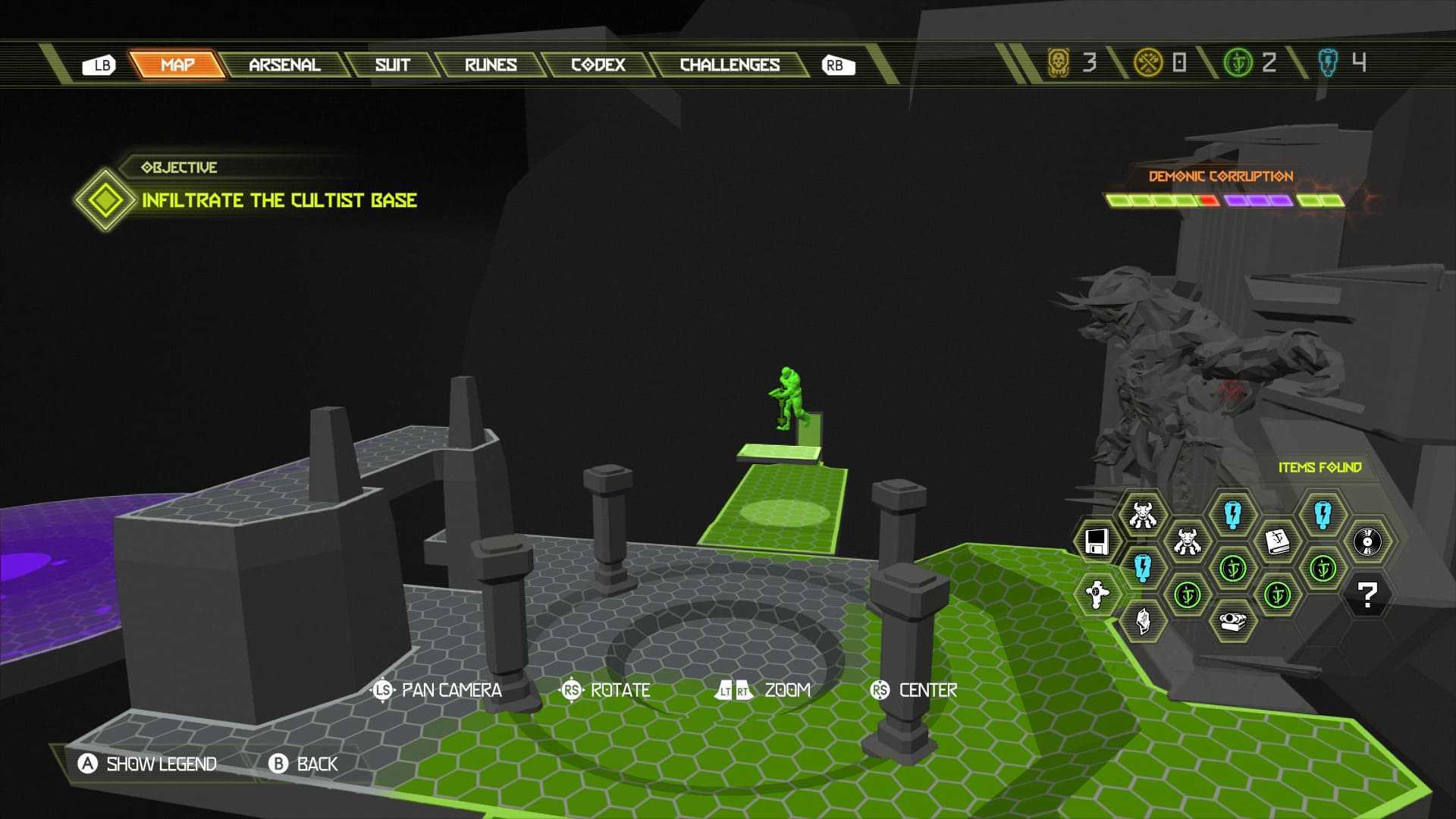
Task: Open the Codex tab
Action: click(x=598, y=65)
